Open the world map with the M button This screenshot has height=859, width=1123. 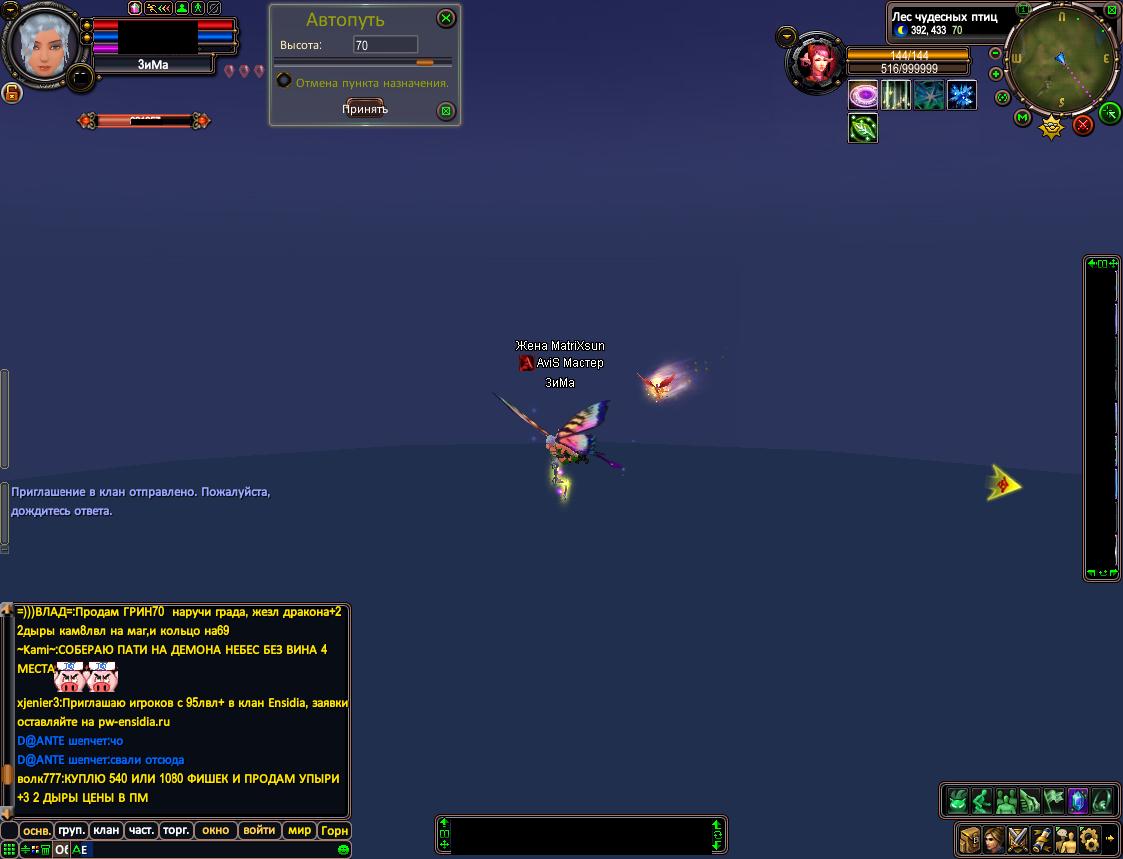pyautogui.click(x=1022, y=118)
